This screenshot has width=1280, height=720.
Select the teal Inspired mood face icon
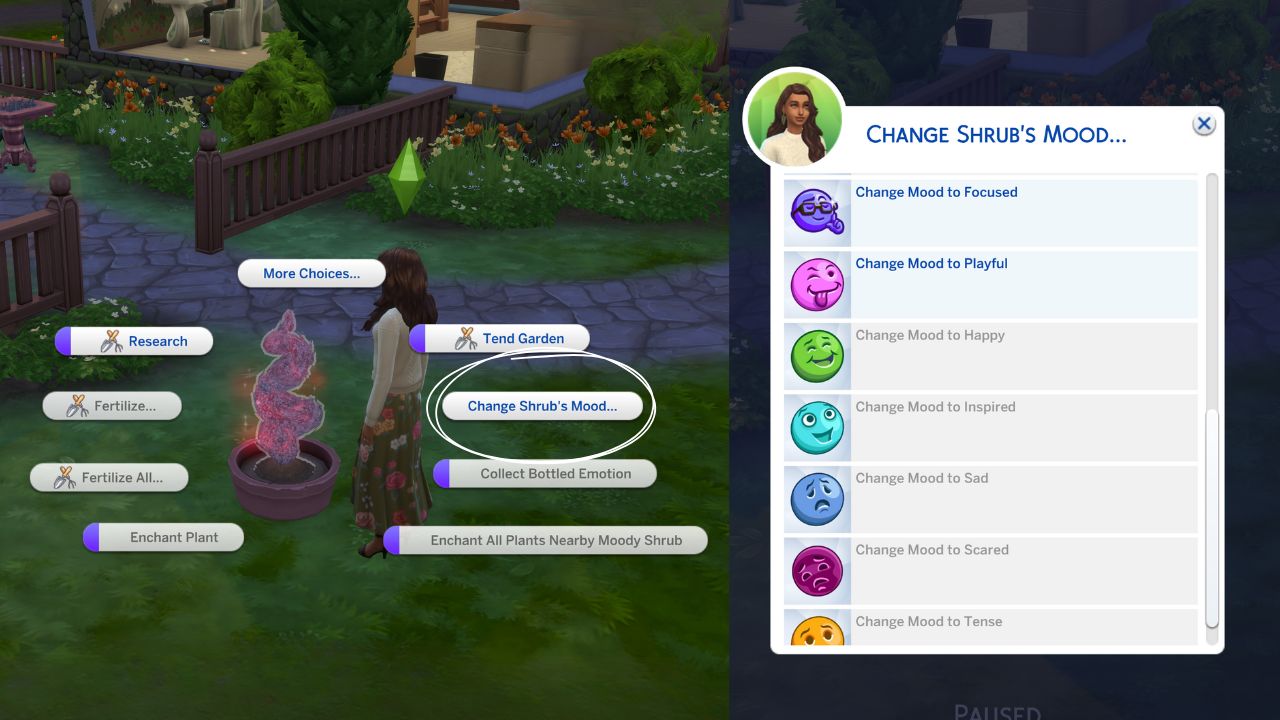[817, 427]
